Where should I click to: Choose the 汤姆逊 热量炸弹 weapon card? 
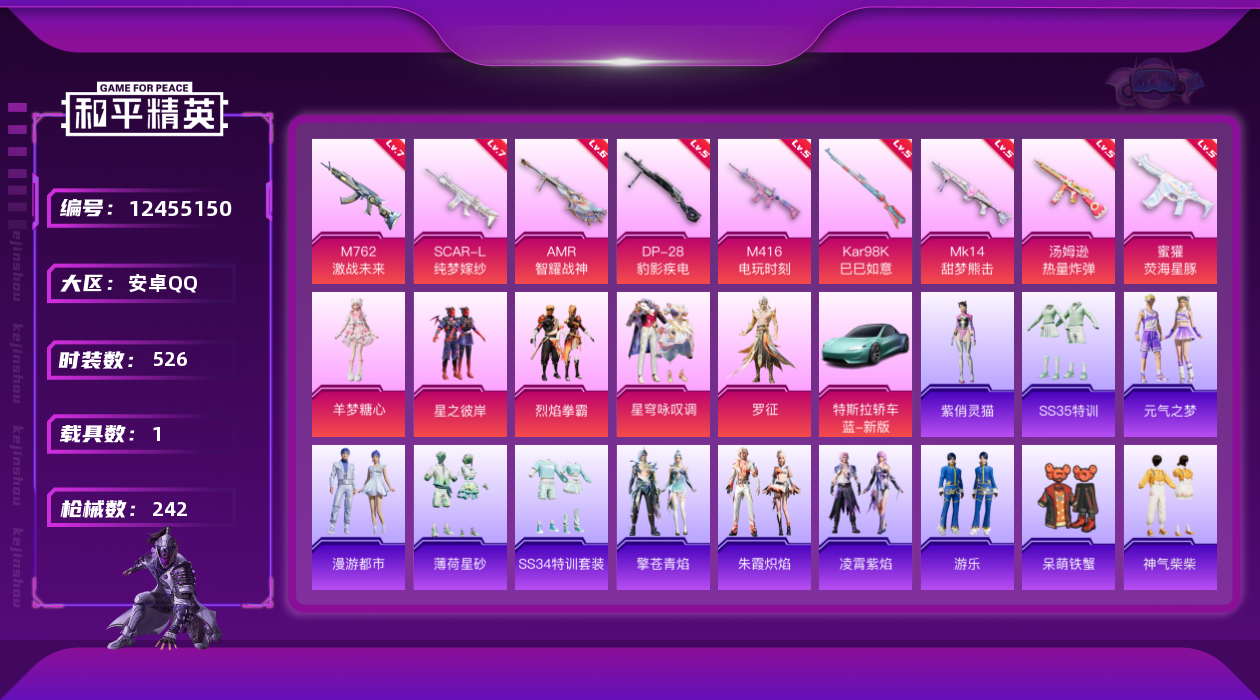[x=1068, y=211]
